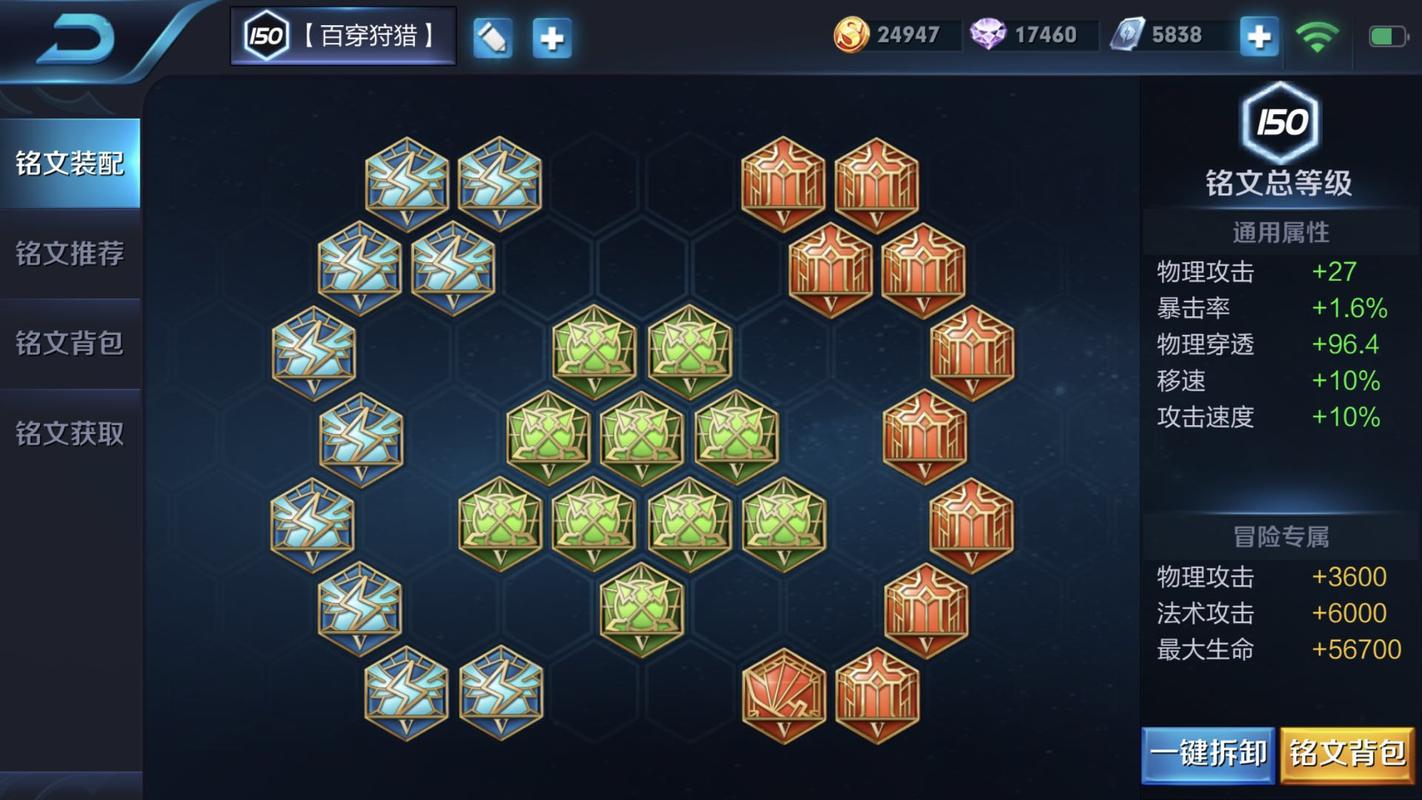Open 铭文背包 via bottom-right button

point(1347,754)
